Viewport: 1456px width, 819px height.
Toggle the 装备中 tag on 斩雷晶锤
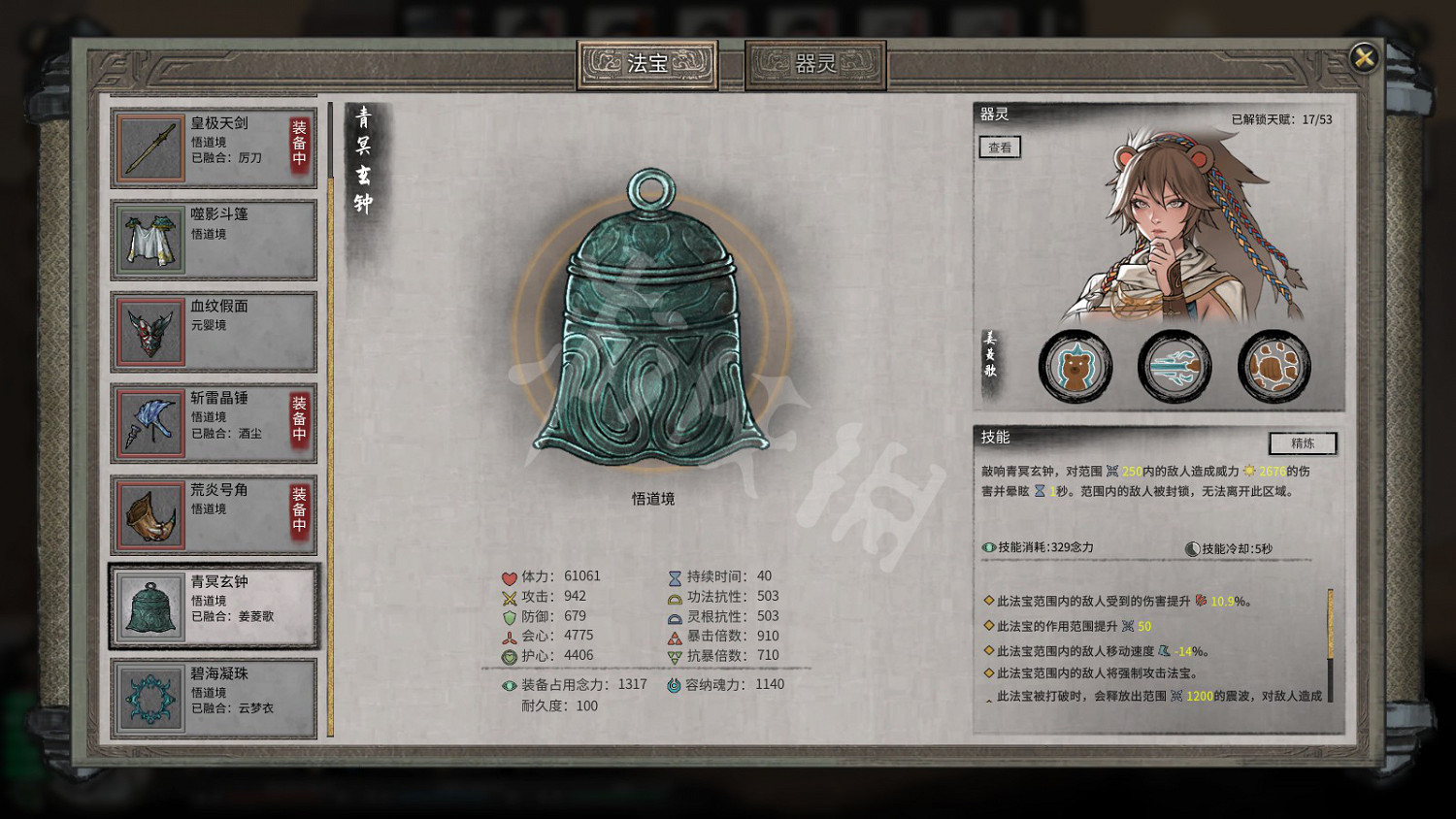point(297,421)
